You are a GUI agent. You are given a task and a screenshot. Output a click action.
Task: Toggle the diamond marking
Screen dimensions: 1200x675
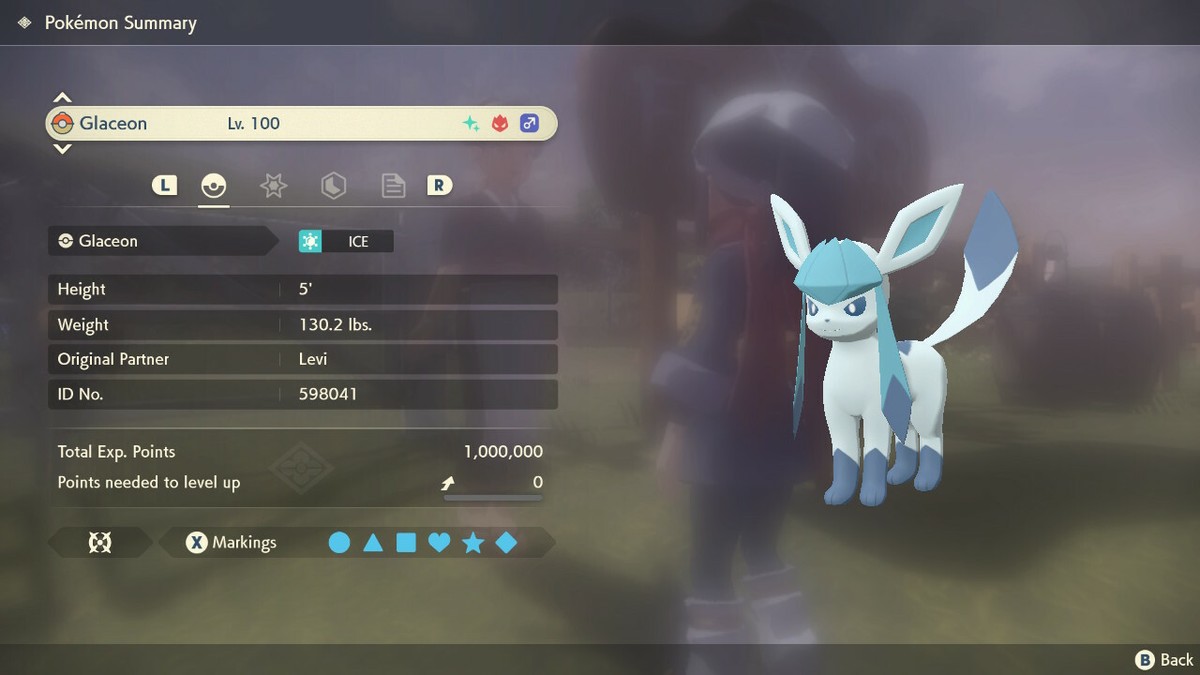tap(506, 542)
